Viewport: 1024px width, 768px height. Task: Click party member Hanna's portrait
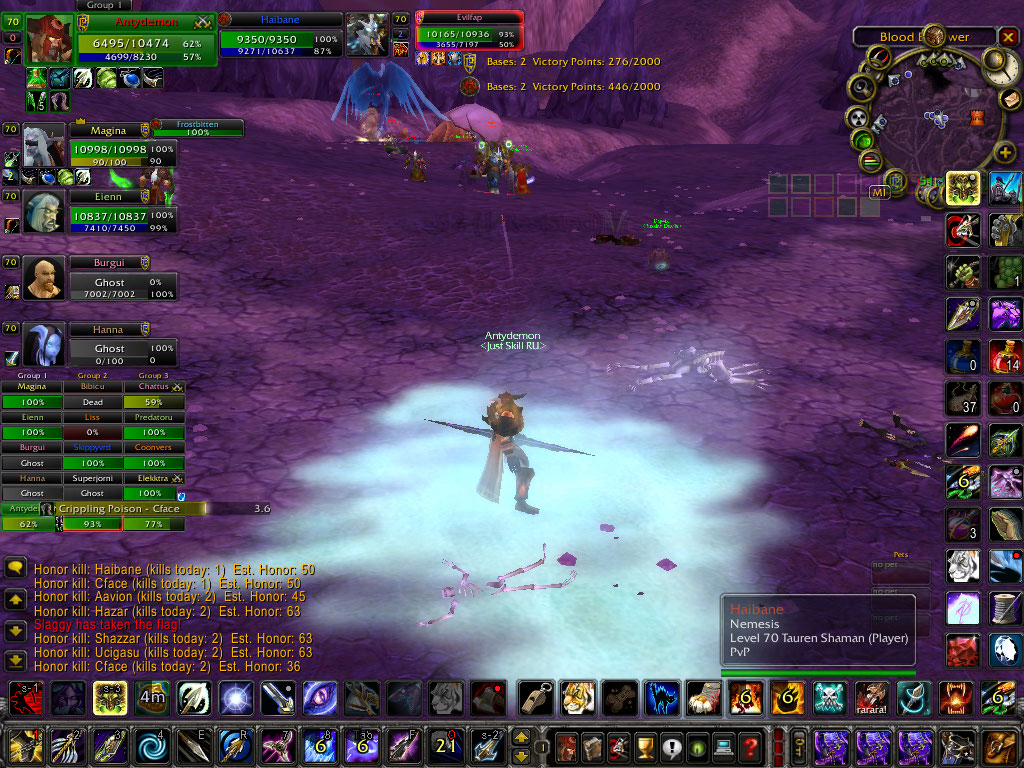[x=45, y=346]
